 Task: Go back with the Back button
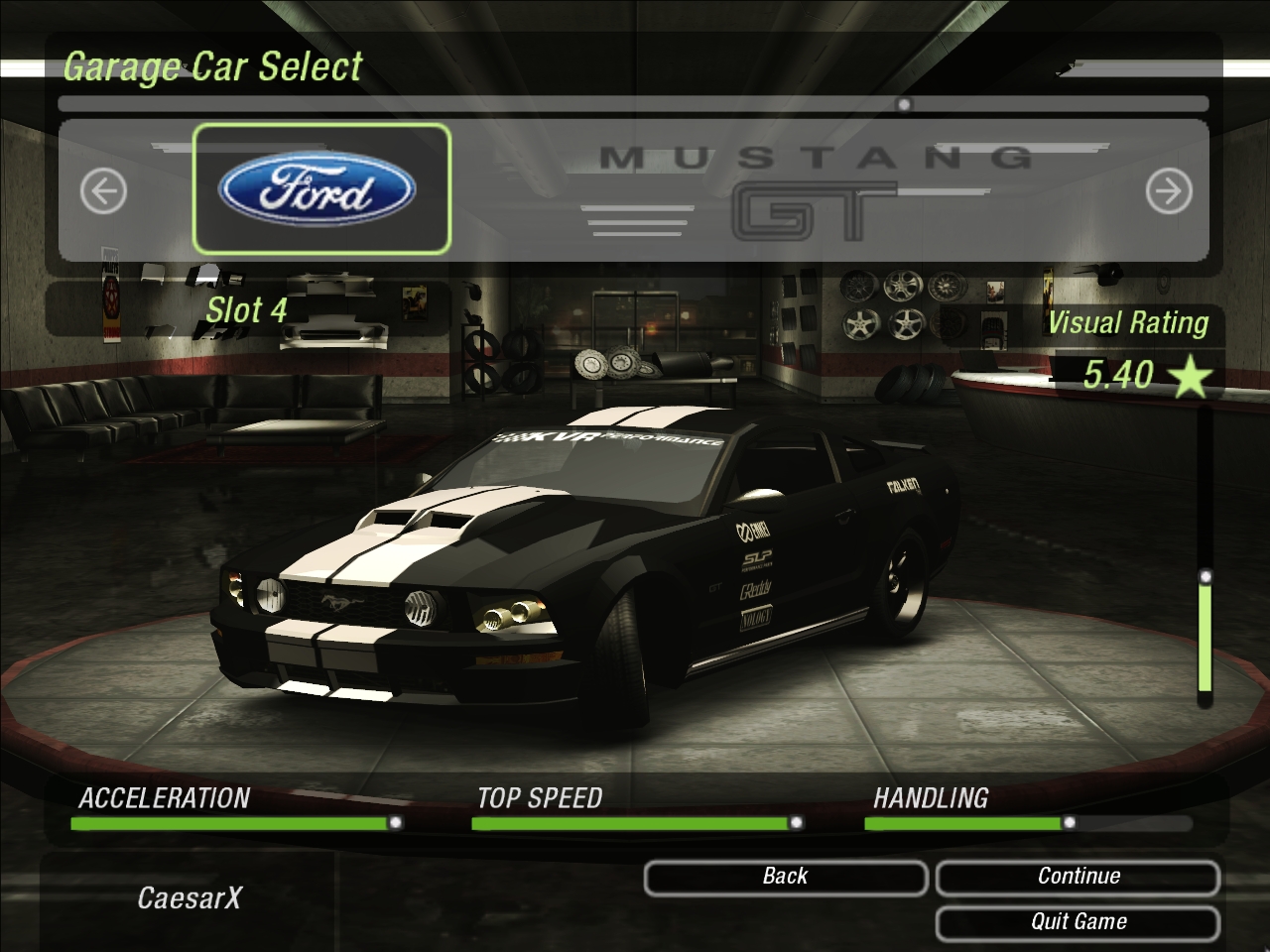pyautogui.click(x=785, y=877)
